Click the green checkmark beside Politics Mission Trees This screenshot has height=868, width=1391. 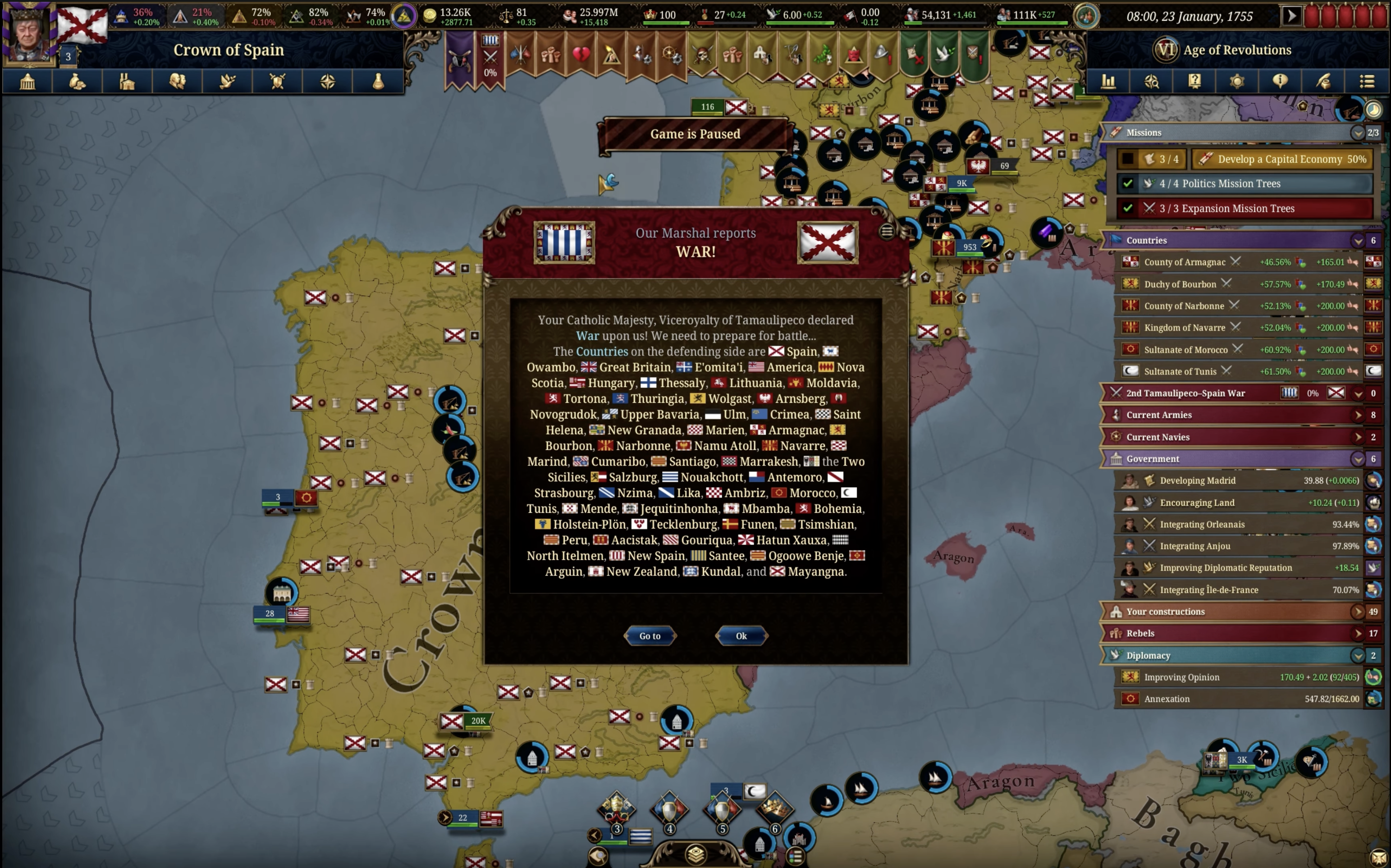[x=1128, y=183]
